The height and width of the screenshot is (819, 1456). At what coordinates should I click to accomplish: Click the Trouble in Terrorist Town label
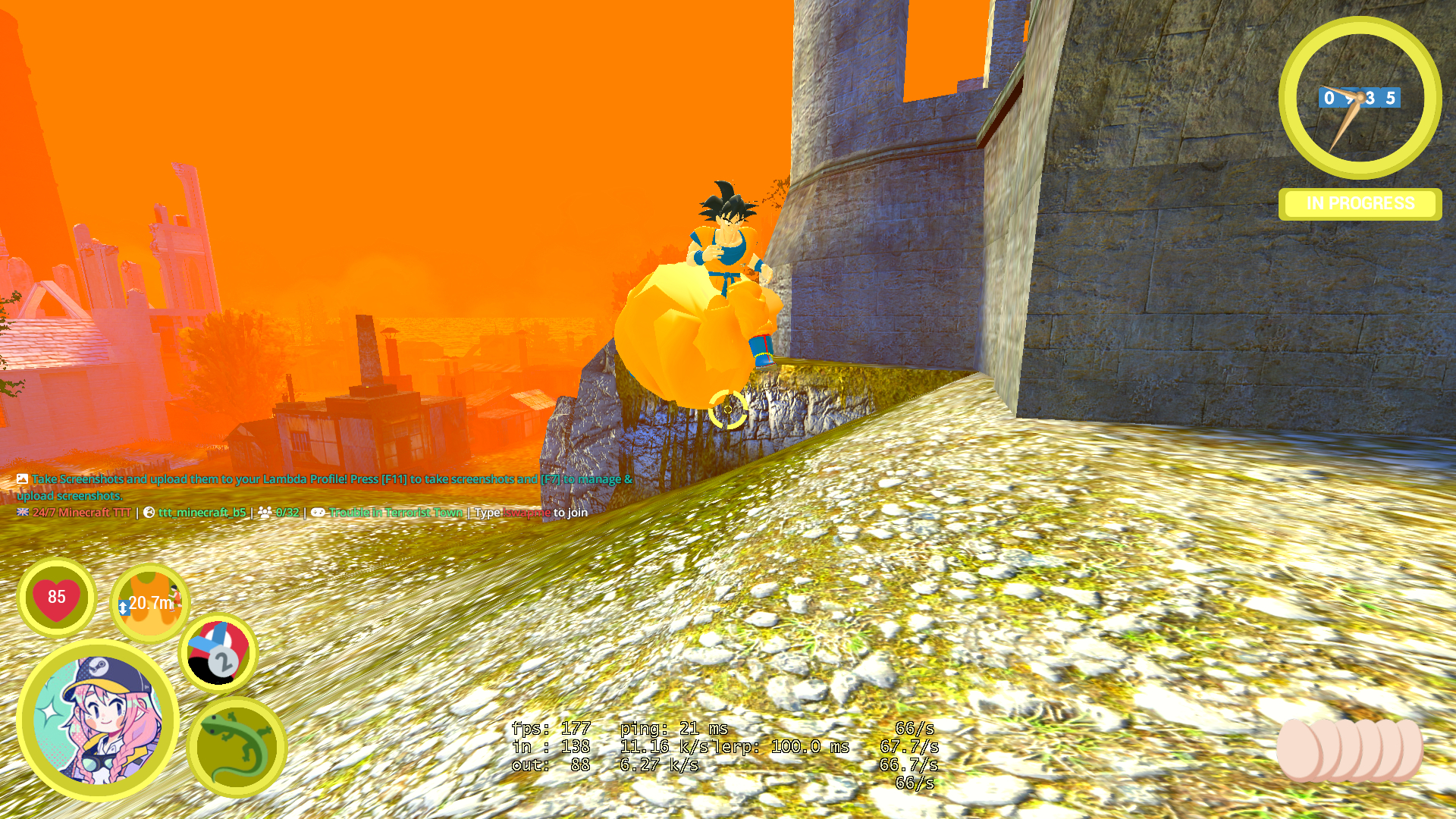pos(395,513)
